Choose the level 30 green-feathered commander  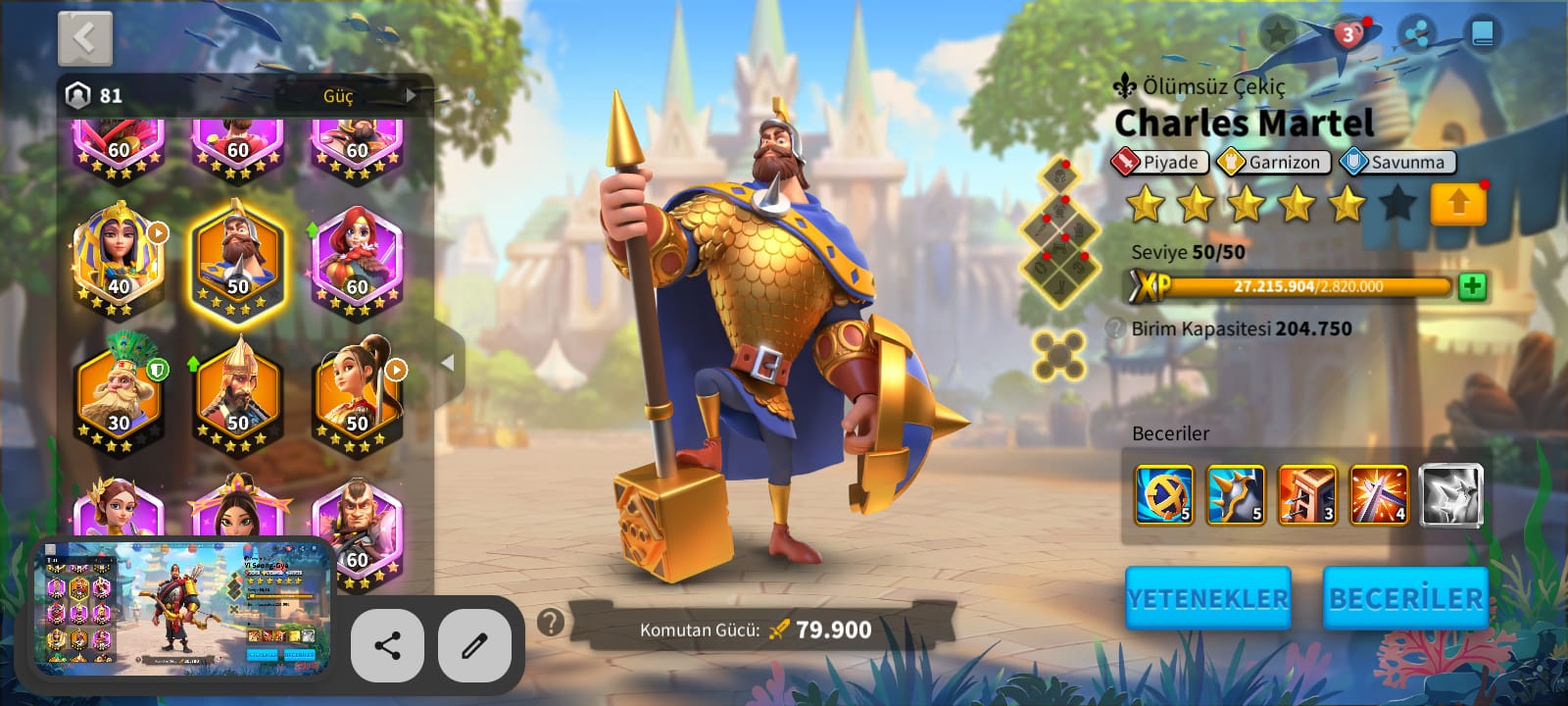[x=119, y=394]
